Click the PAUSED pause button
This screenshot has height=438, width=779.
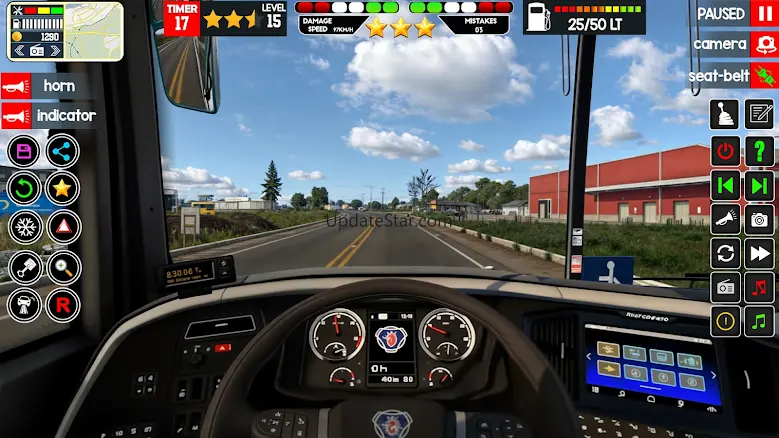pos(733,14)
